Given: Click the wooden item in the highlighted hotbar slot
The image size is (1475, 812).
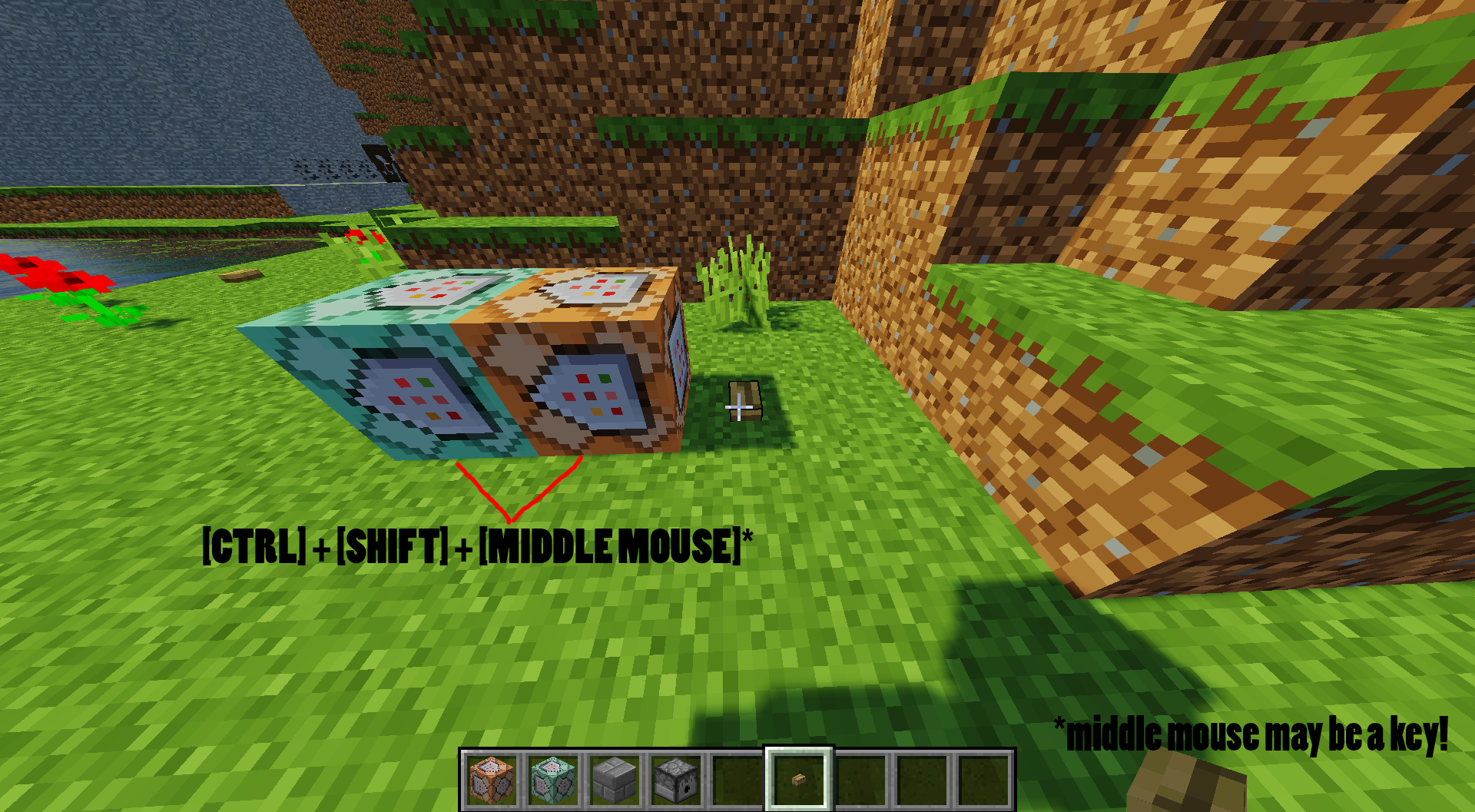Looking at the screenshot, I should pyautogui.click(x=797, y=781).
